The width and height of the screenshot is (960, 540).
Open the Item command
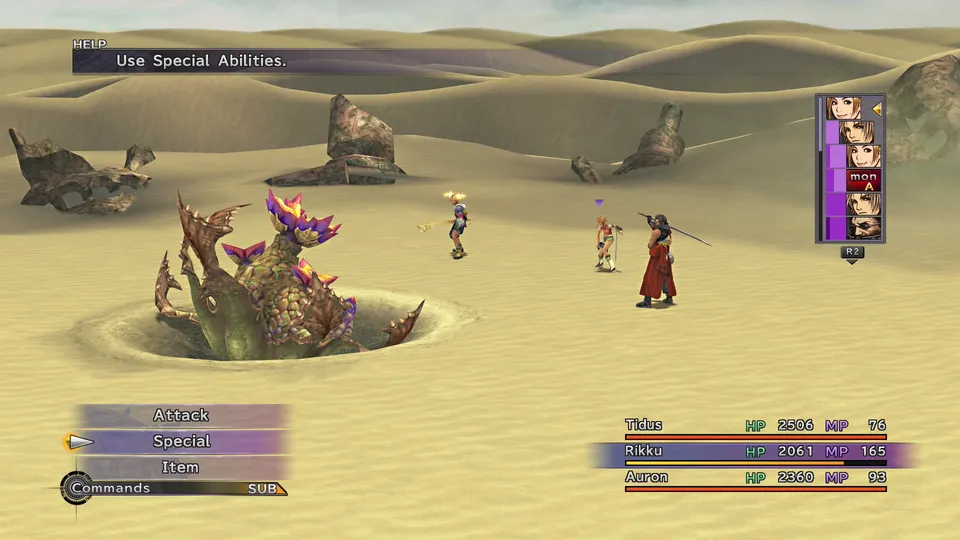tap(181, 467)
